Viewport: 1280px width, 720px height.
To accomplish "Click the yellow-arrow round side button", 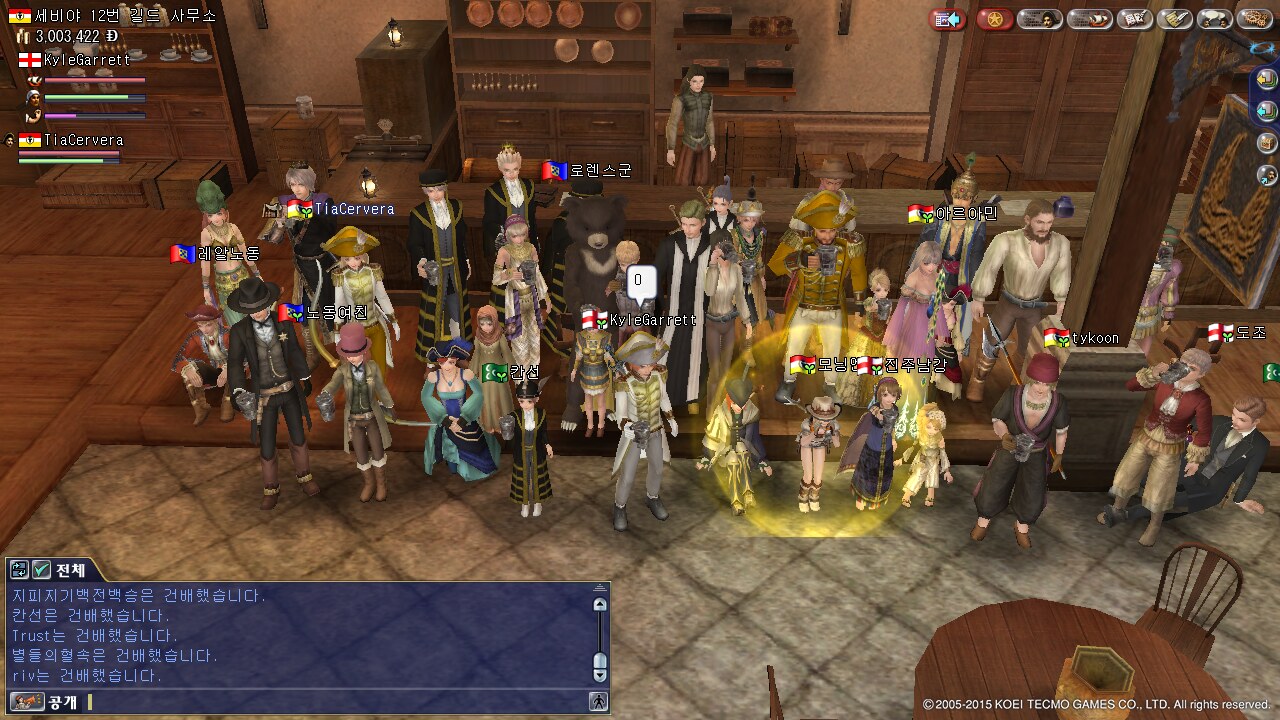I will coord(1267,81).
